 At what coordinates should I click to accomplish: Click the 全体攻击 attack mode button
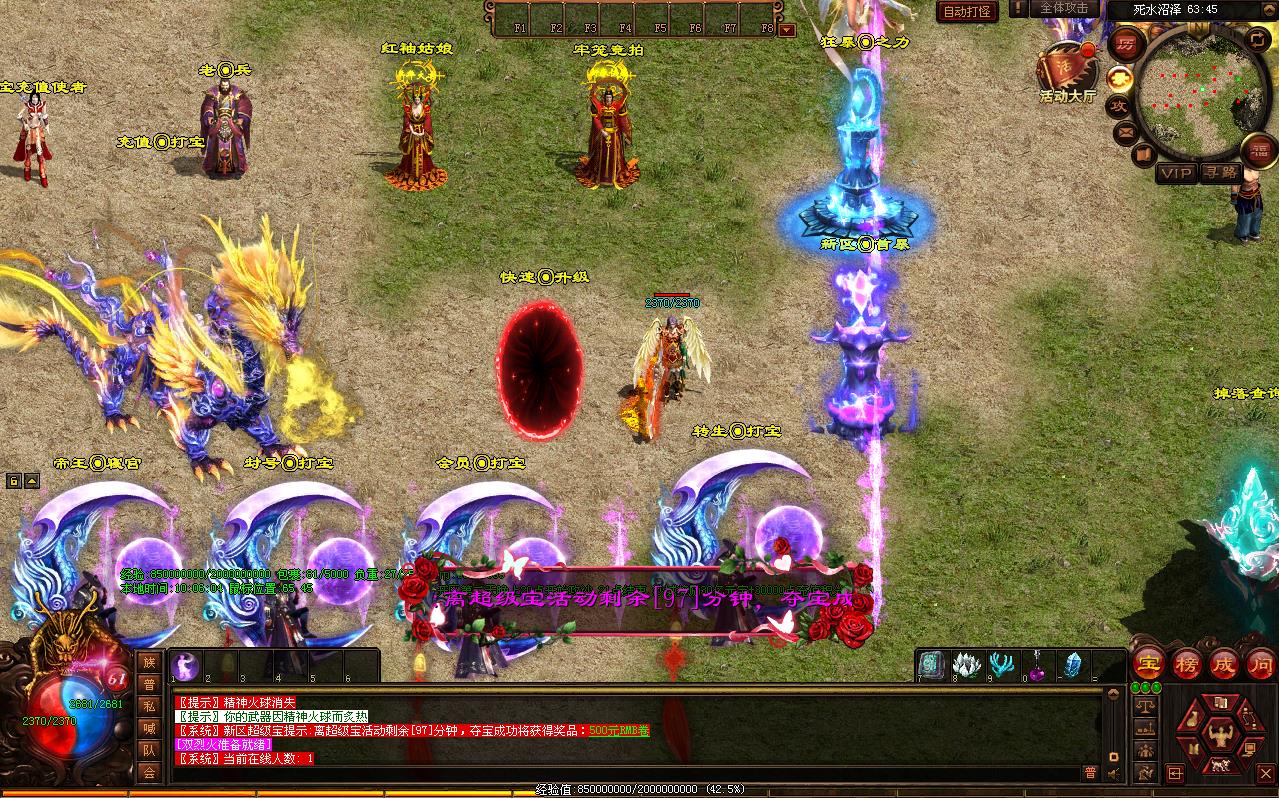point(1064,8)
